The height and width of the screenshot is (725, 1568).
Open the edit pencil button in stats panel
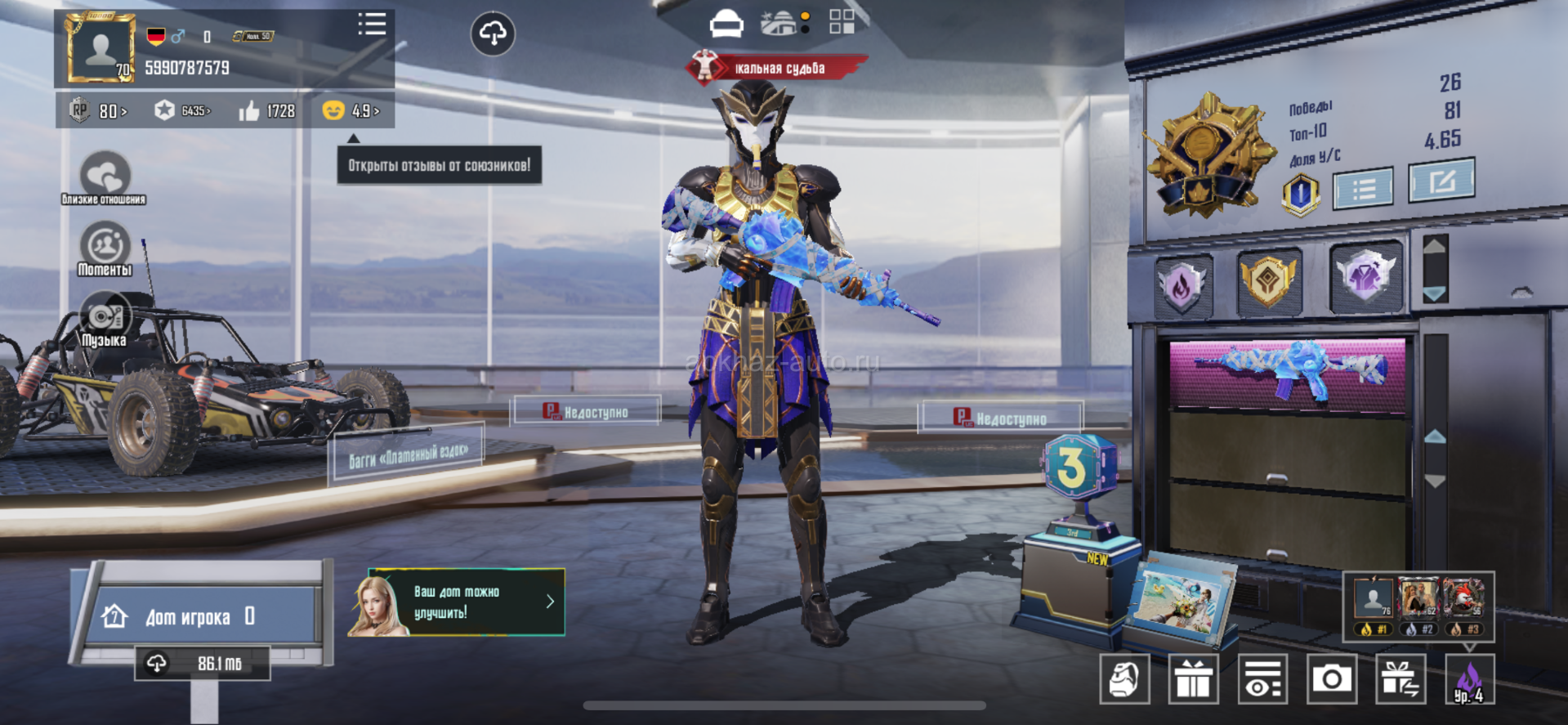[x=1441, y=180]
